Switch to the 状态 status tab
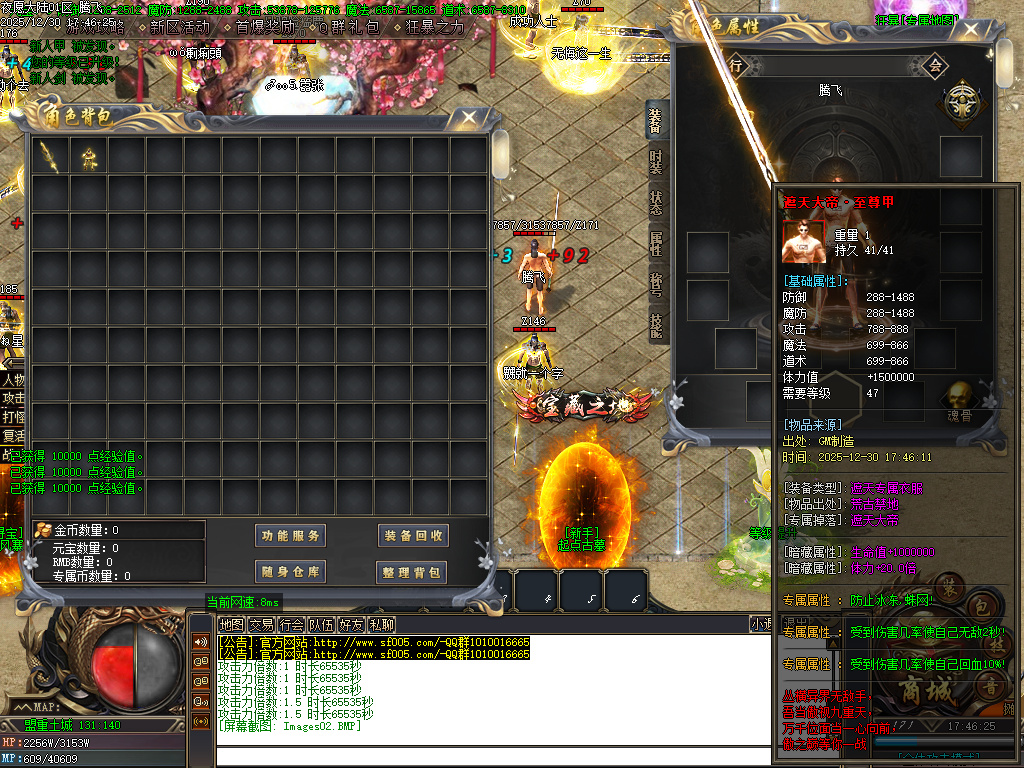The image size is (1024, 768). tap(655, 204)
